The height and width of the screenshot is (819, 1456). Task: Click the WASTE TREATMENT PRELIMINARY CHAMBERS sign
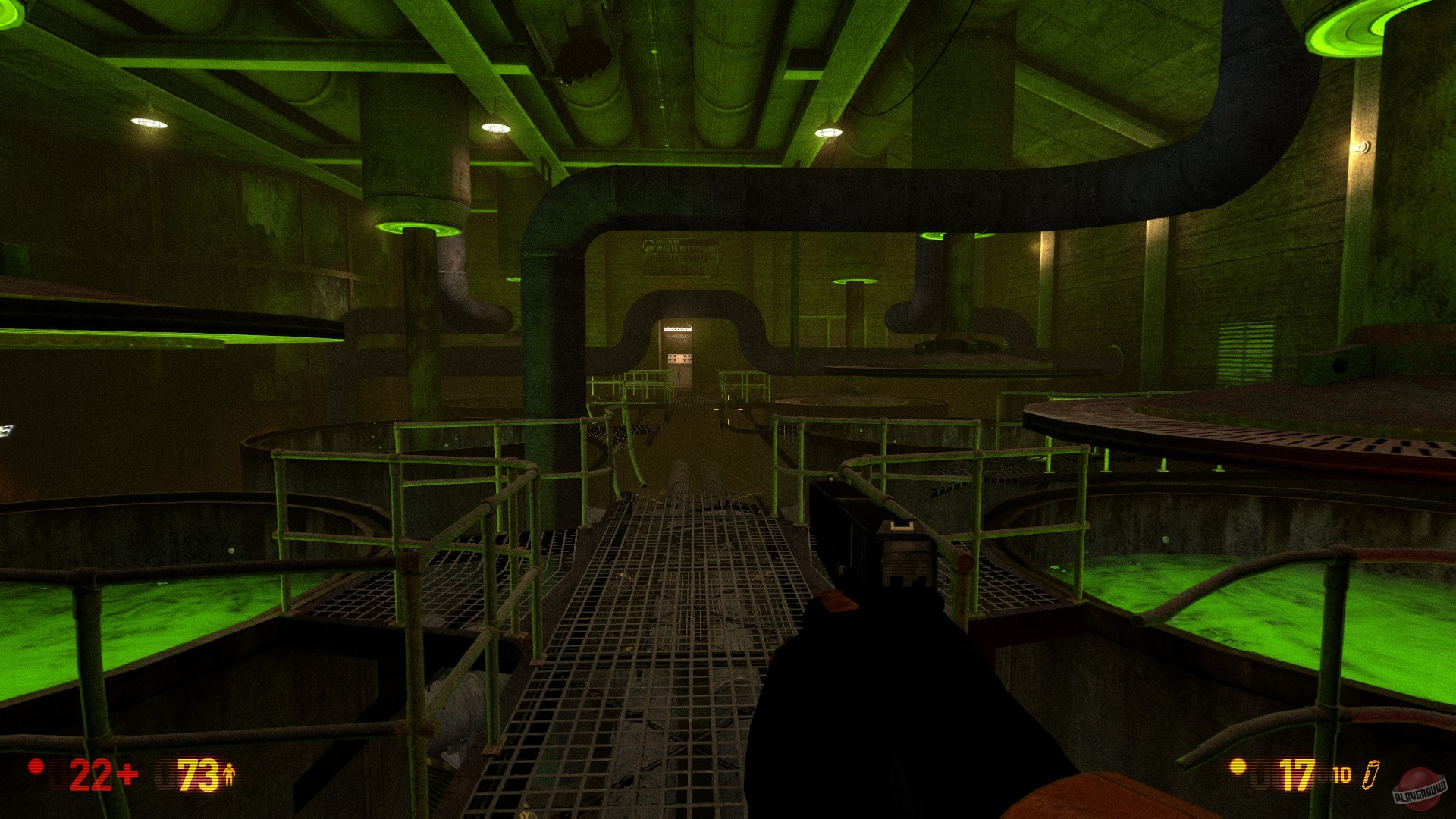pyautogui.click(x=677, y=258)
